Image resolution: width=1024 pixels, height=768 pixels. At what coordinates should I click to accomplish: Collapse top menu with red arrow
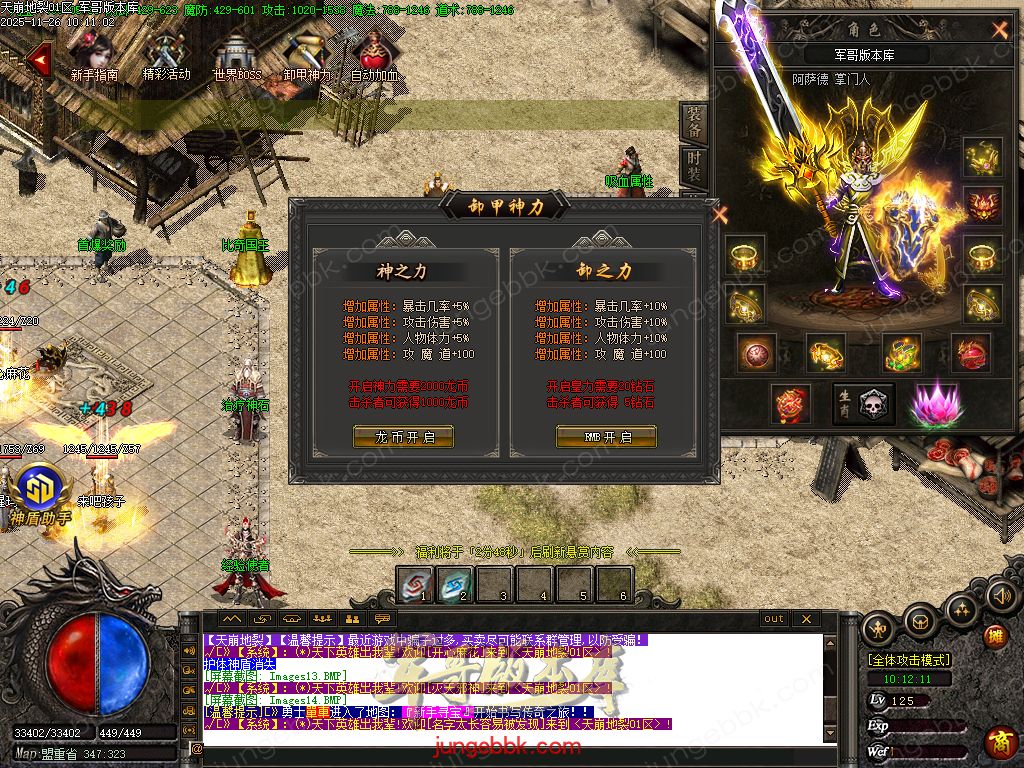[x=38, y=59]
